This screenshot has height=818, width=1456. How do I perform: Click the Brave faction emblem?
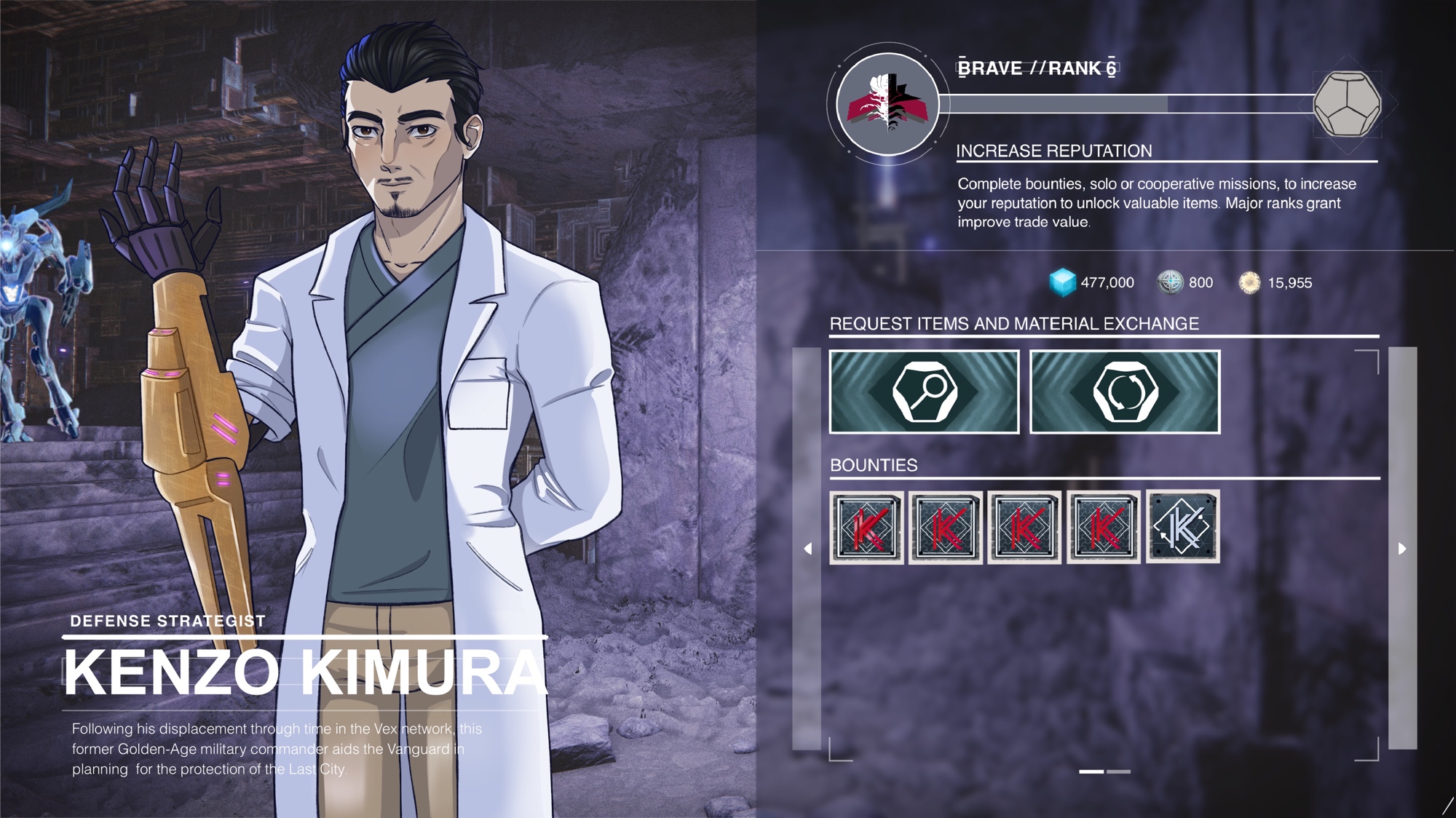(887, 104)
